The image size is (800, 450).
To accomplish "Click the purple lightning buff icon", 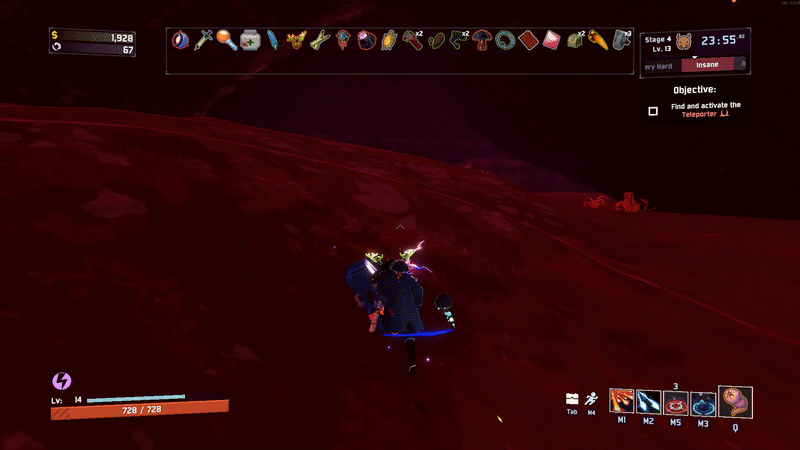I will pyautogui.click(x=61, y=381).
